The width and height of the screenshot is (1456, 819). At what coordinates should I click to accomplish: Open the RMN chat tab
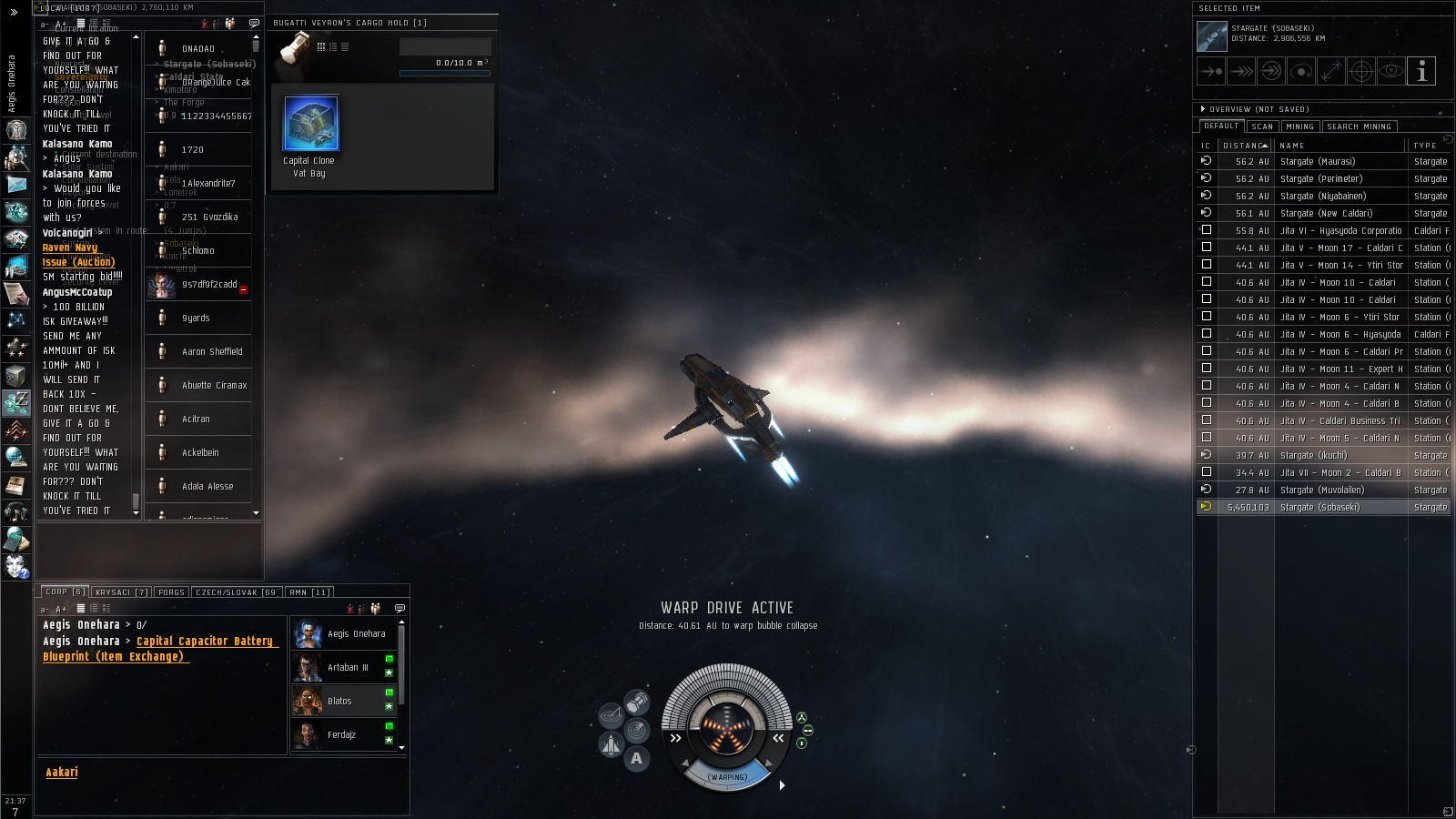tap(309, 592)
